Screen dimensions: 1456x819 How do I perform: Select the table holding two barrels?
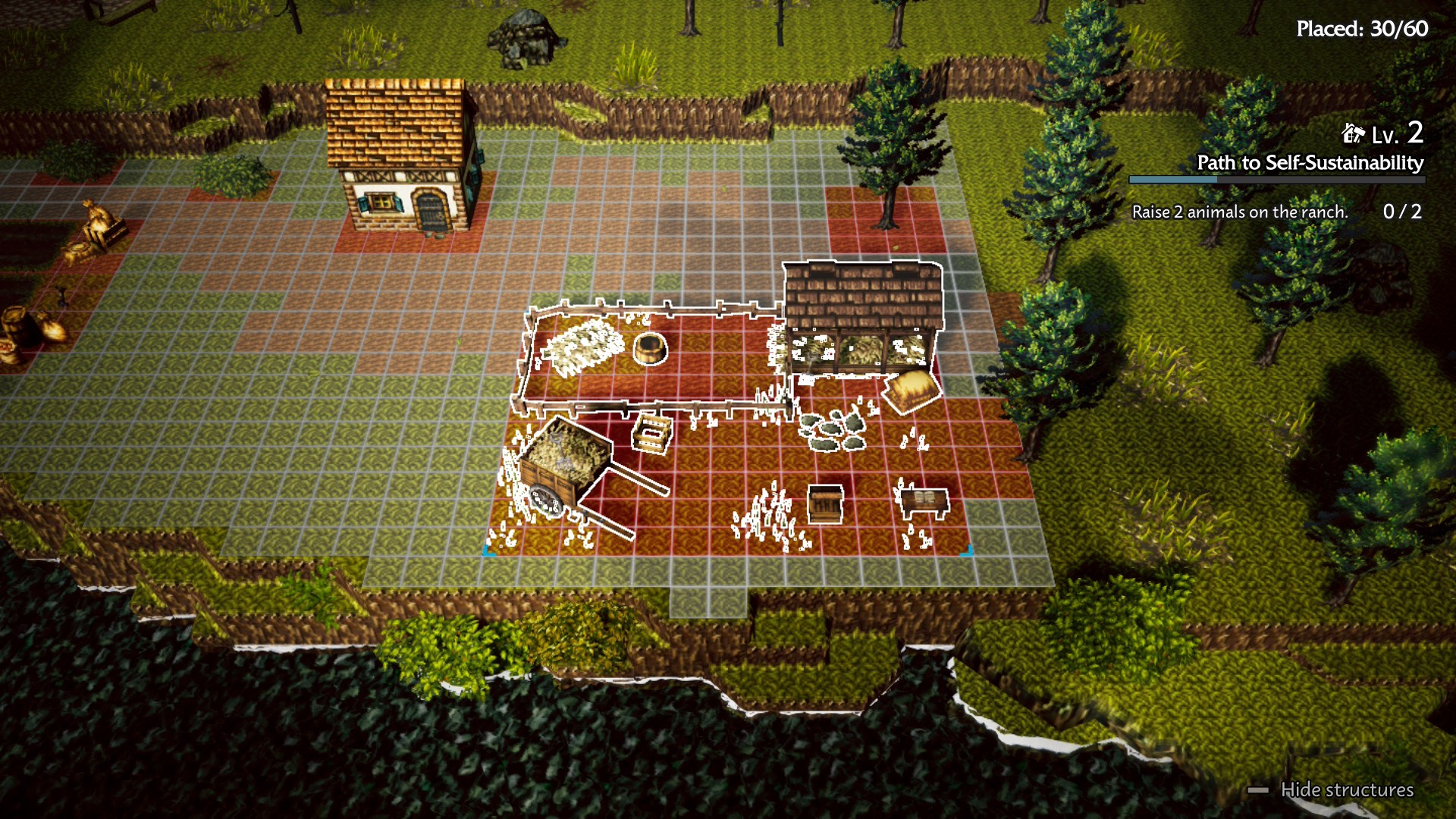point(924,500)
